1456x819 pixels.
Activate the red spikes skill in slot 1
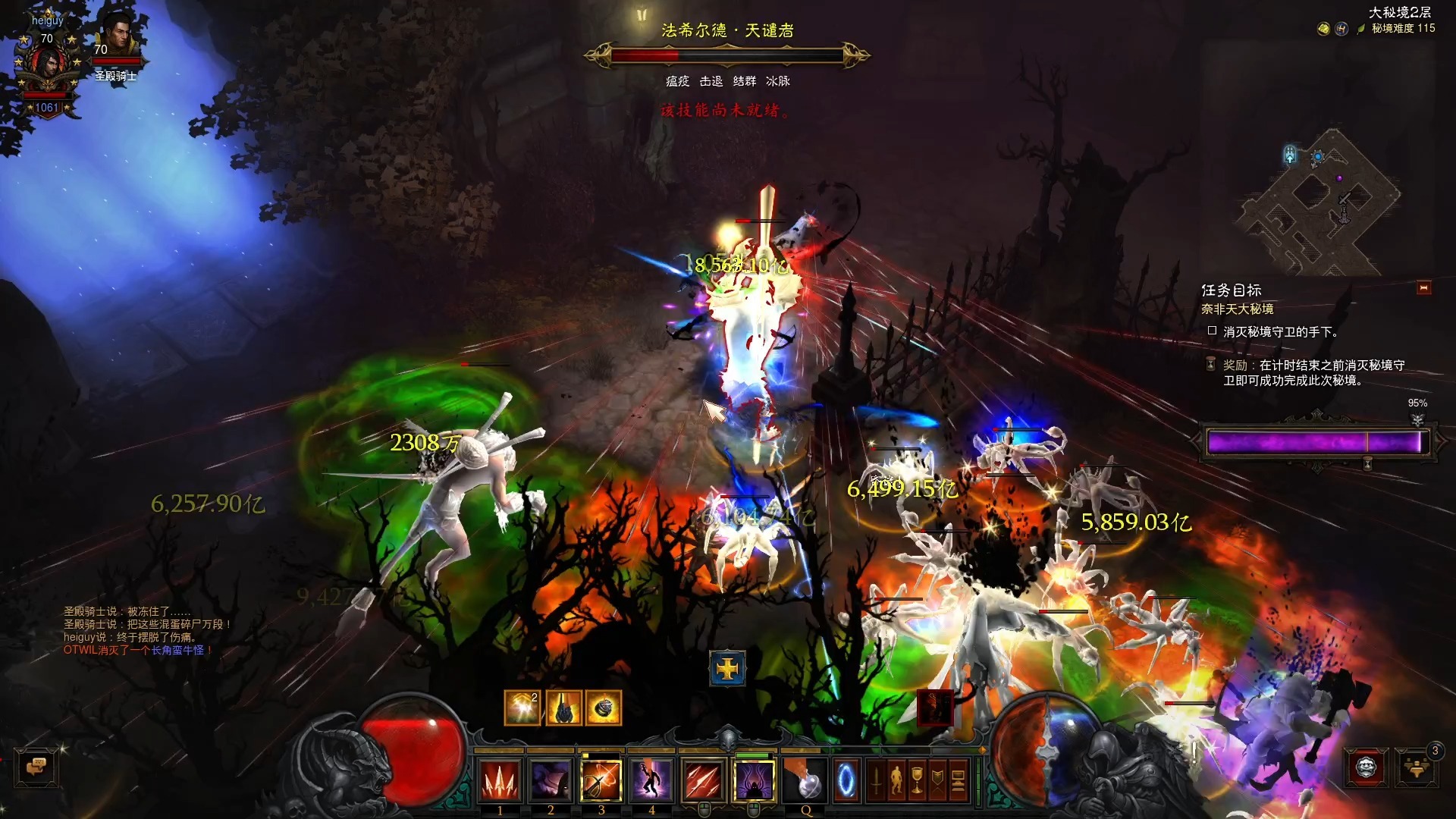(x=500, y=780)
